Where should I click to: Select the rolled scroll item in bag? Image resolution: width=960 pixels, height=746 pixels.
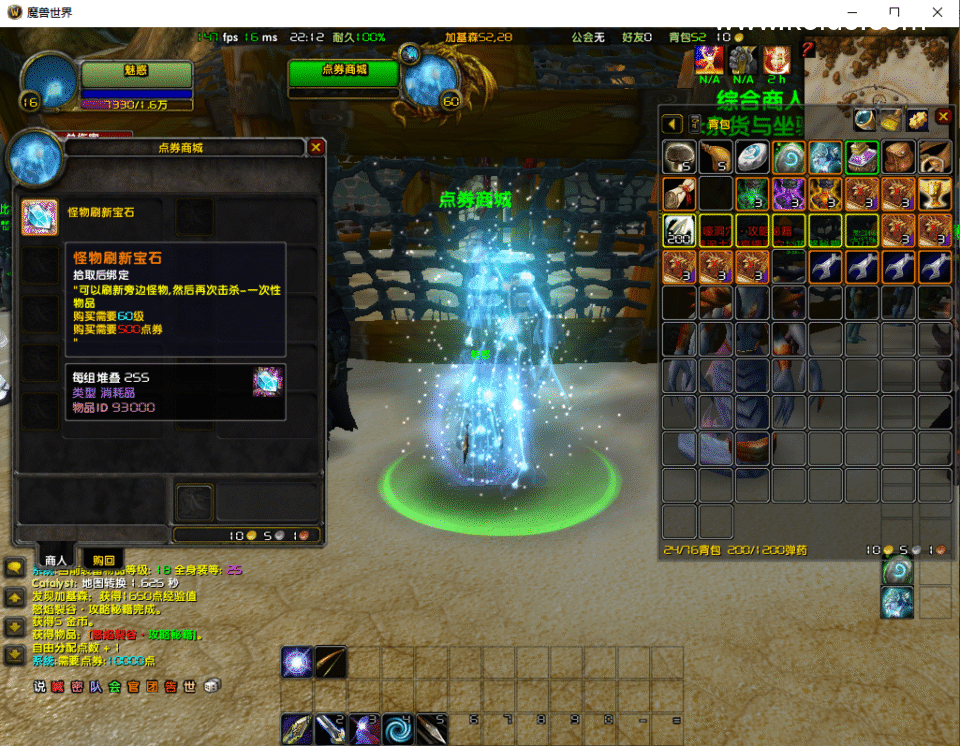pyautogui.click(x=680, y=193)
